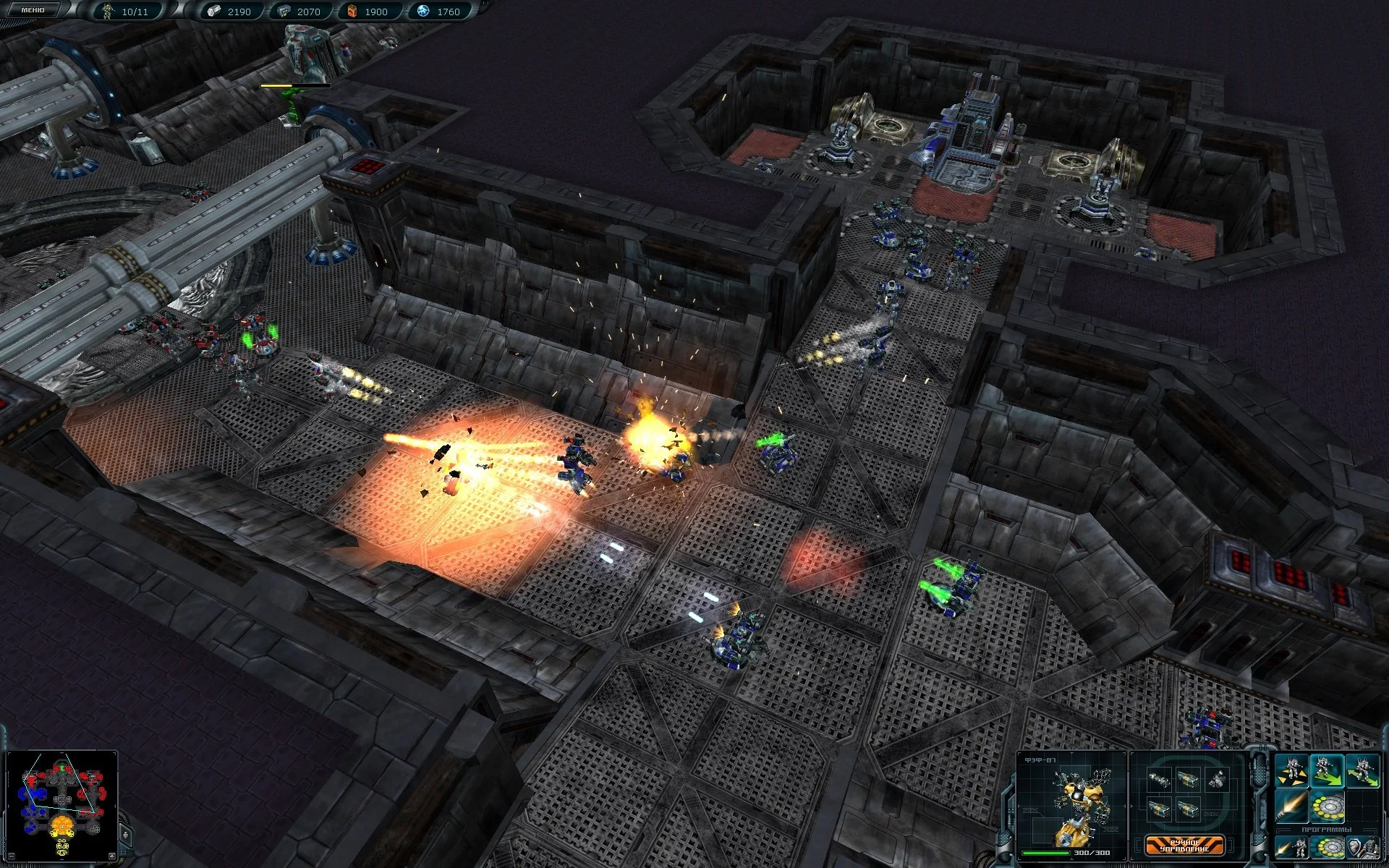Open the МЕНЮ panel
This screenshot has height=868, width=1389.
[x=33, y=10]
